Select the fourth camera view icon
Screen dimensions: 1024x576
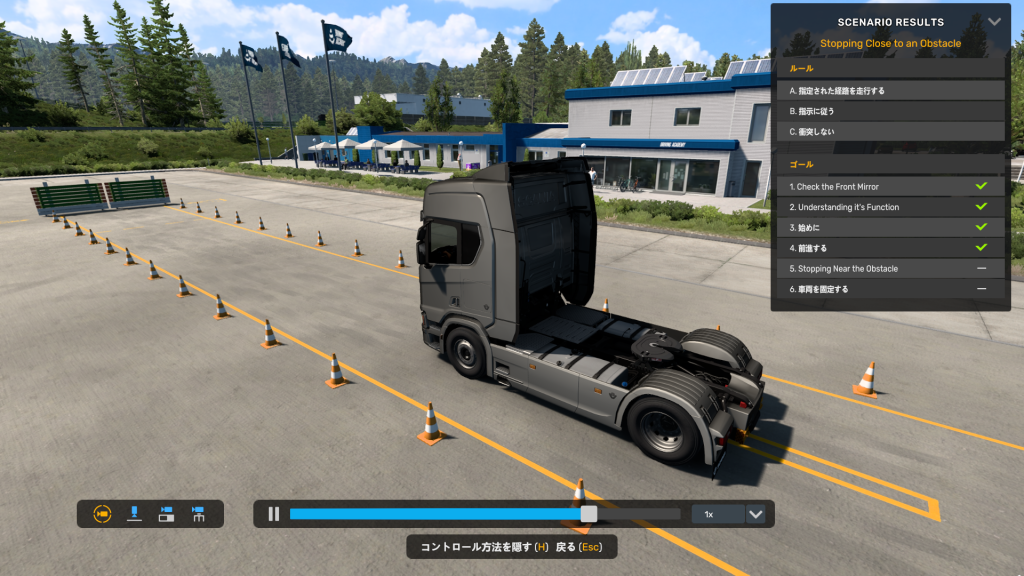tap(198, 514)
